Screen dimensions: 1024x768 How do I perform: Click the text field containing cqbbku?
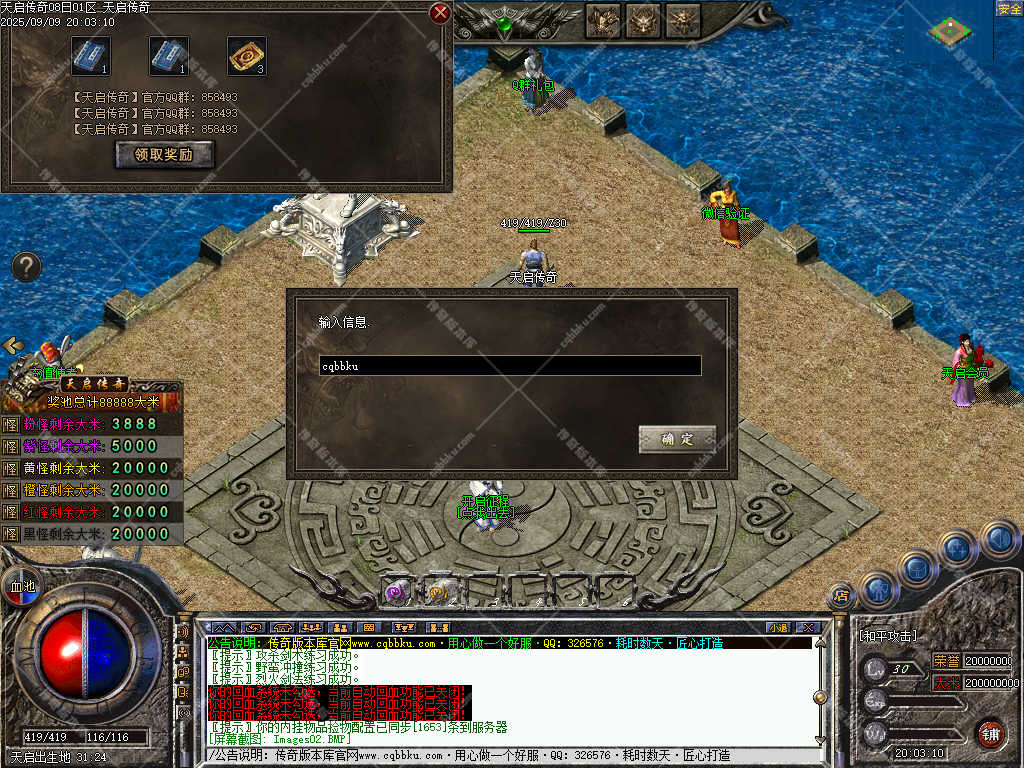(x=510, y=366)
